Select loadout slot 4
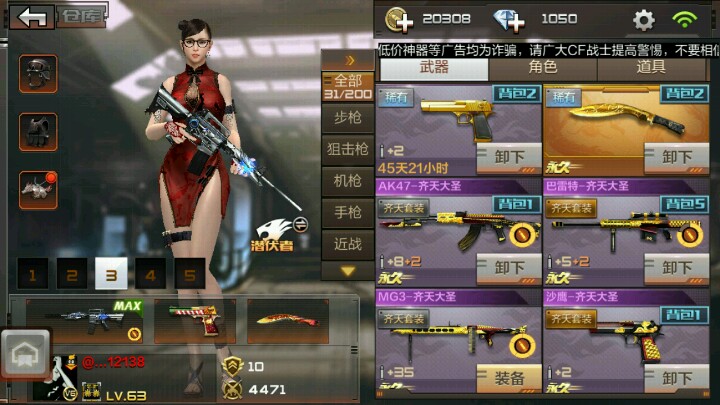720x405 pixels. click(x=151, y=275)
